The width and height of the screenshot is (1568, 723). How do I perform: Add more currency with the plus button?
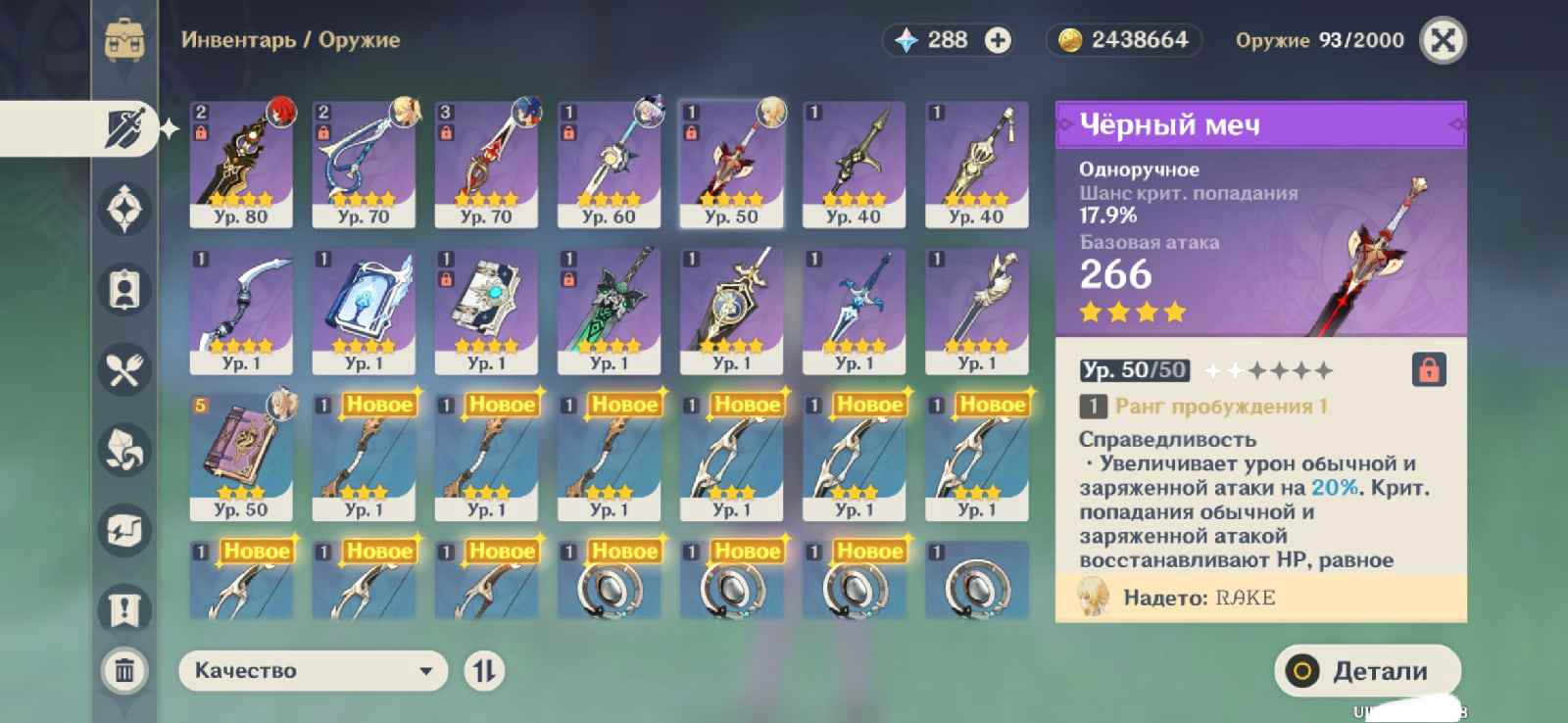click(998, 40)
